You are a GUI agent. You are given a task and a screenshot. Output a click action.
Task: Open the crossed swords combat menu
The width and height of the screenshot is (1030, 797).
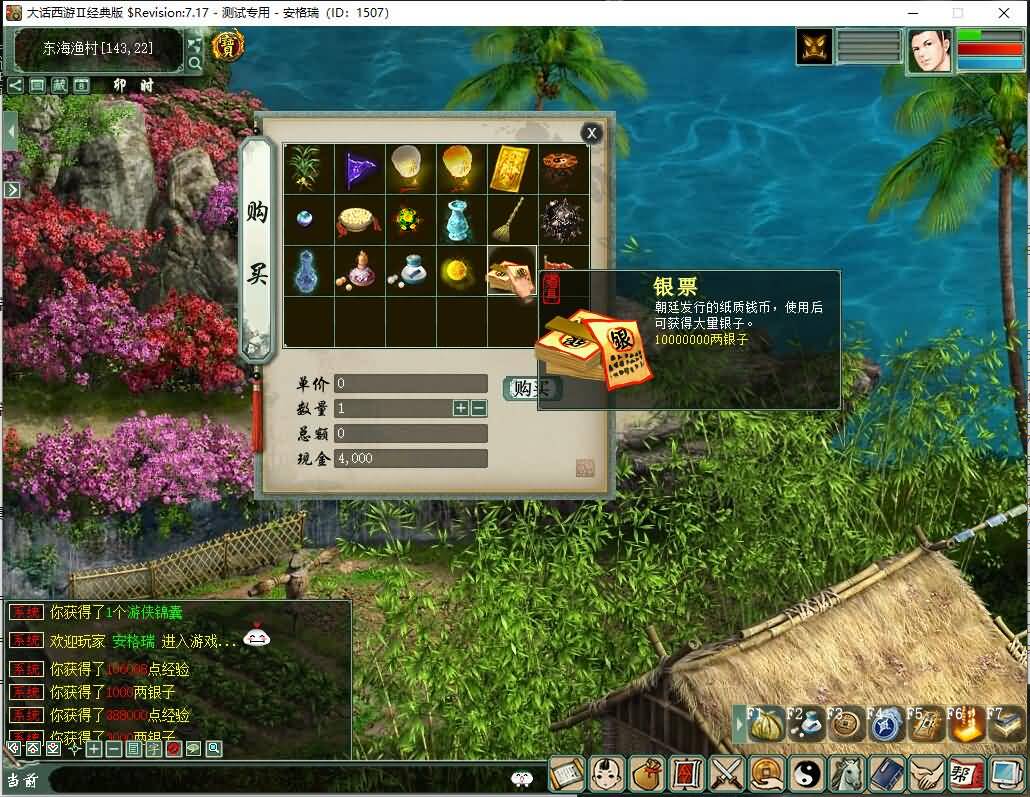point(725,774)
